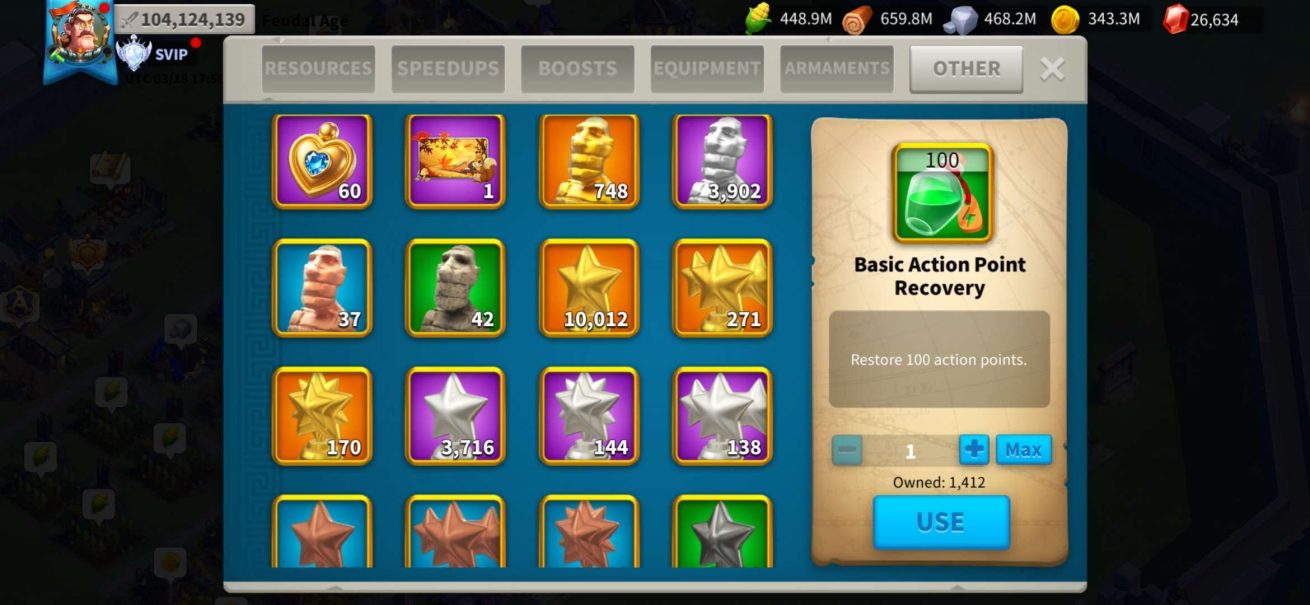This screenshot has width=1310, height=605.
Task: Pick the silver statue with 3,902 count
Action: tap(723, 161)
